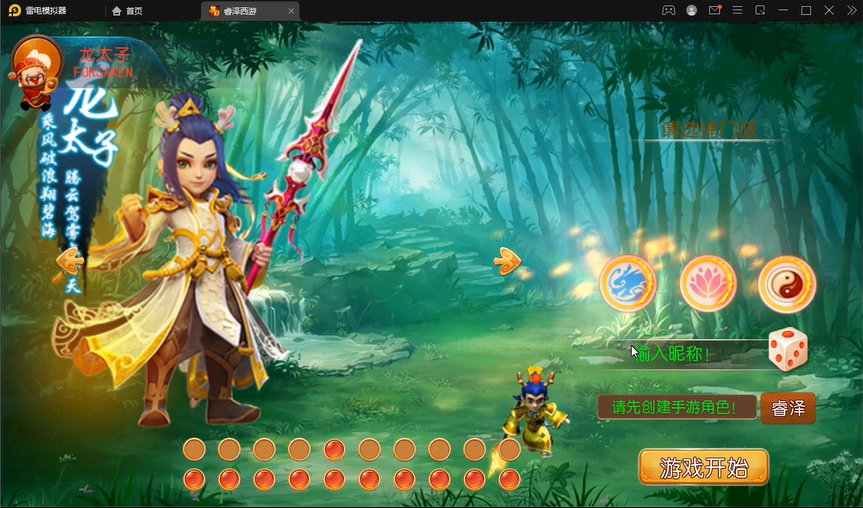The image size is (863, 508).
Task: Minimize the emulator window
Action: pos(783,10)
